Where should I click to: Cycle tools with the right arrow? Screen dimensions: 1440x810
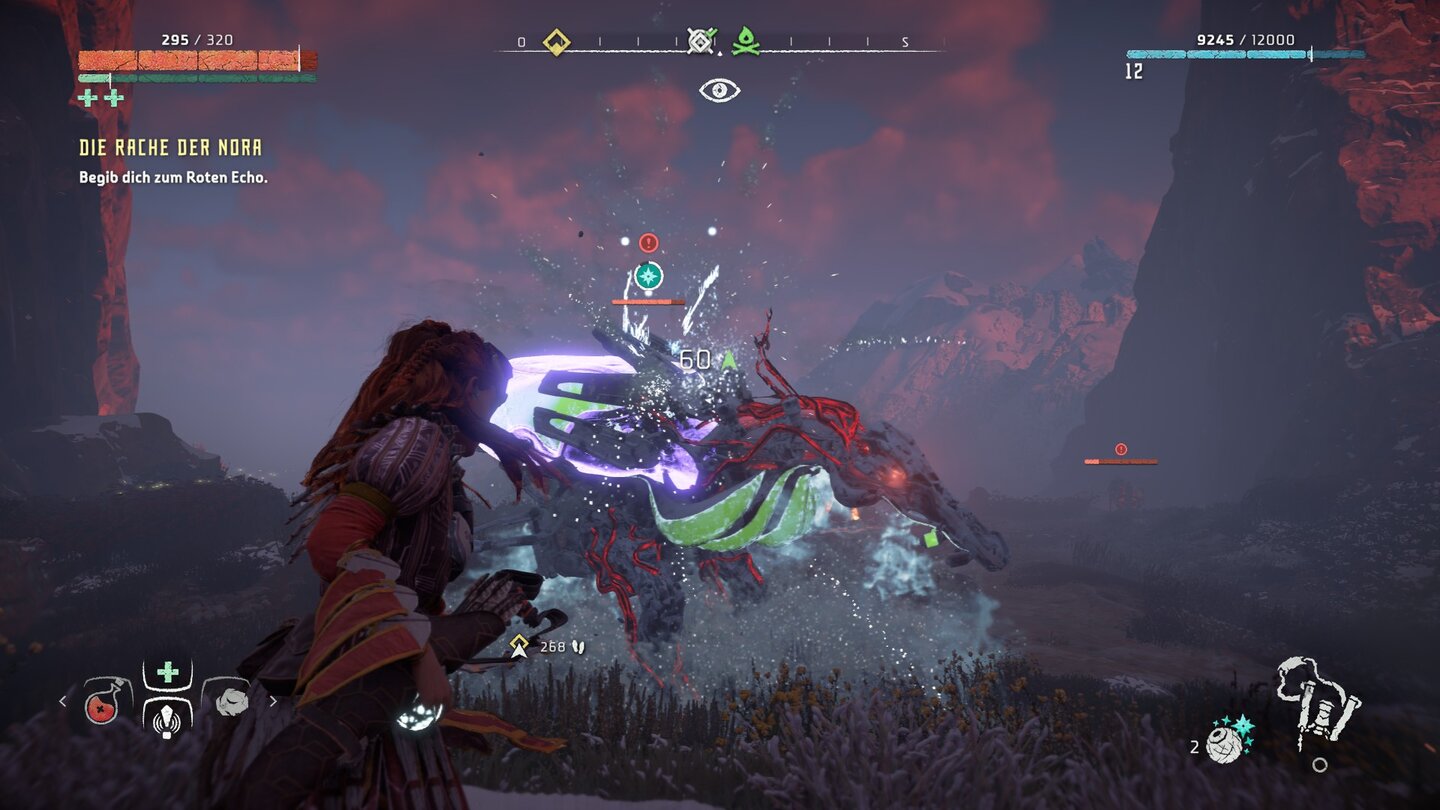coord(273,701)
